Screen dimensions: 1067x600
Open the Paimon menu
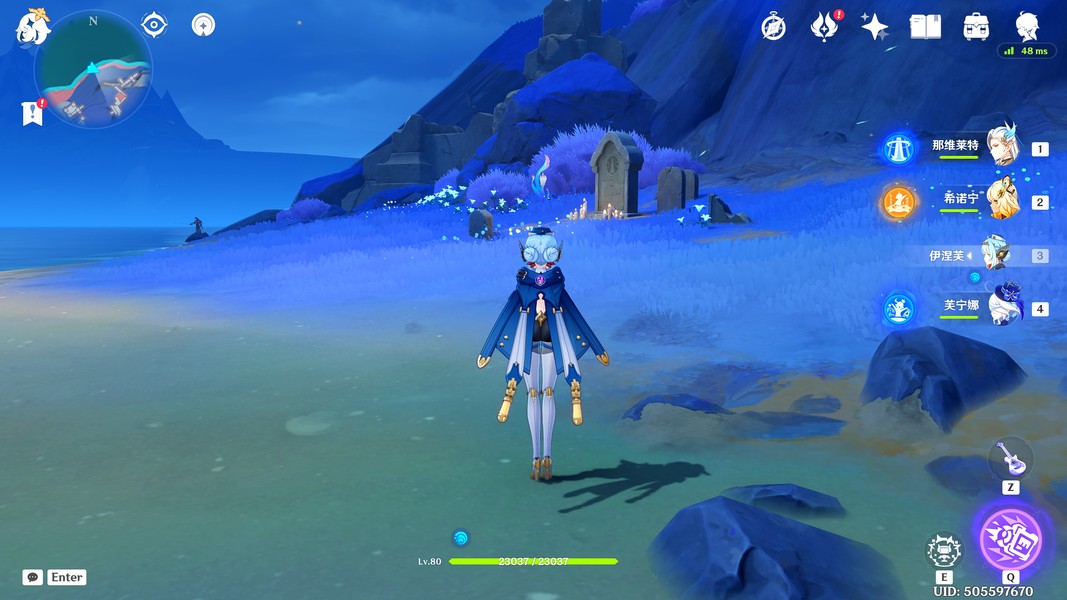[x=32, y=27]
